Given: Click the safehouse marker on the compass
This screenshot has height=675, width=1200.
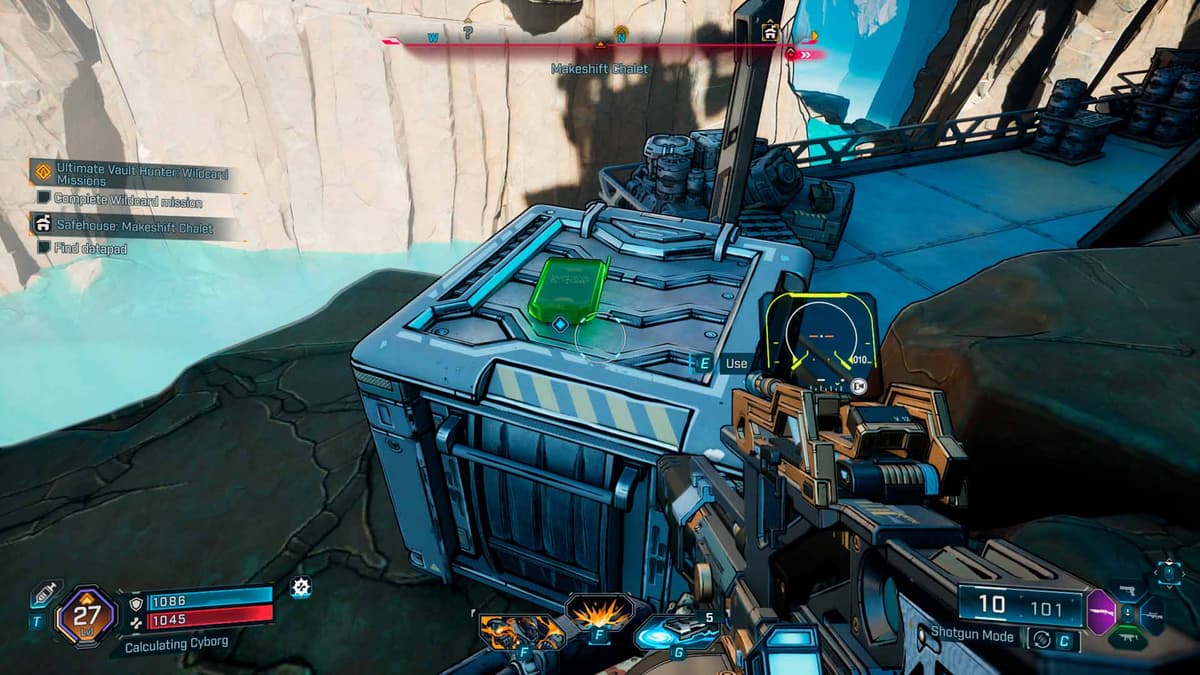Looking at the screenshot, I should click(x=769, y=32).
